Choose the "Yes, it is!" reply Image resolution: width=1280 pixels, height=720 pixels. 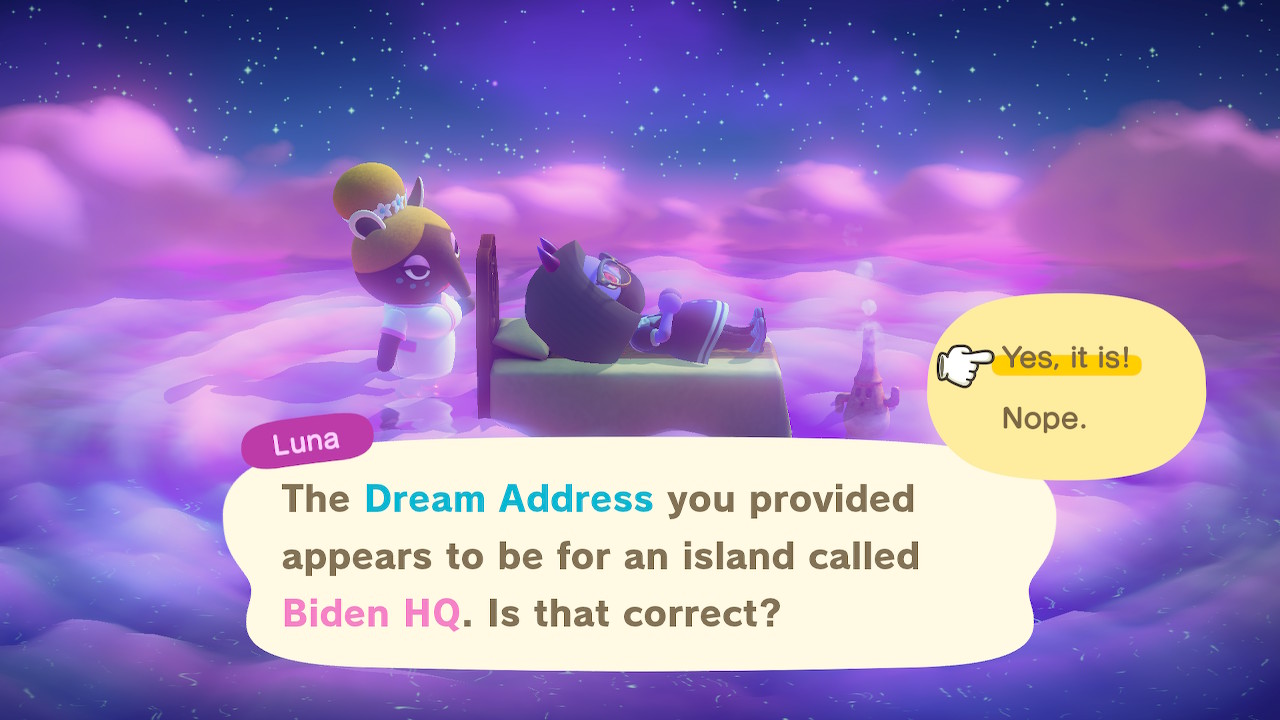[1066, 359]
